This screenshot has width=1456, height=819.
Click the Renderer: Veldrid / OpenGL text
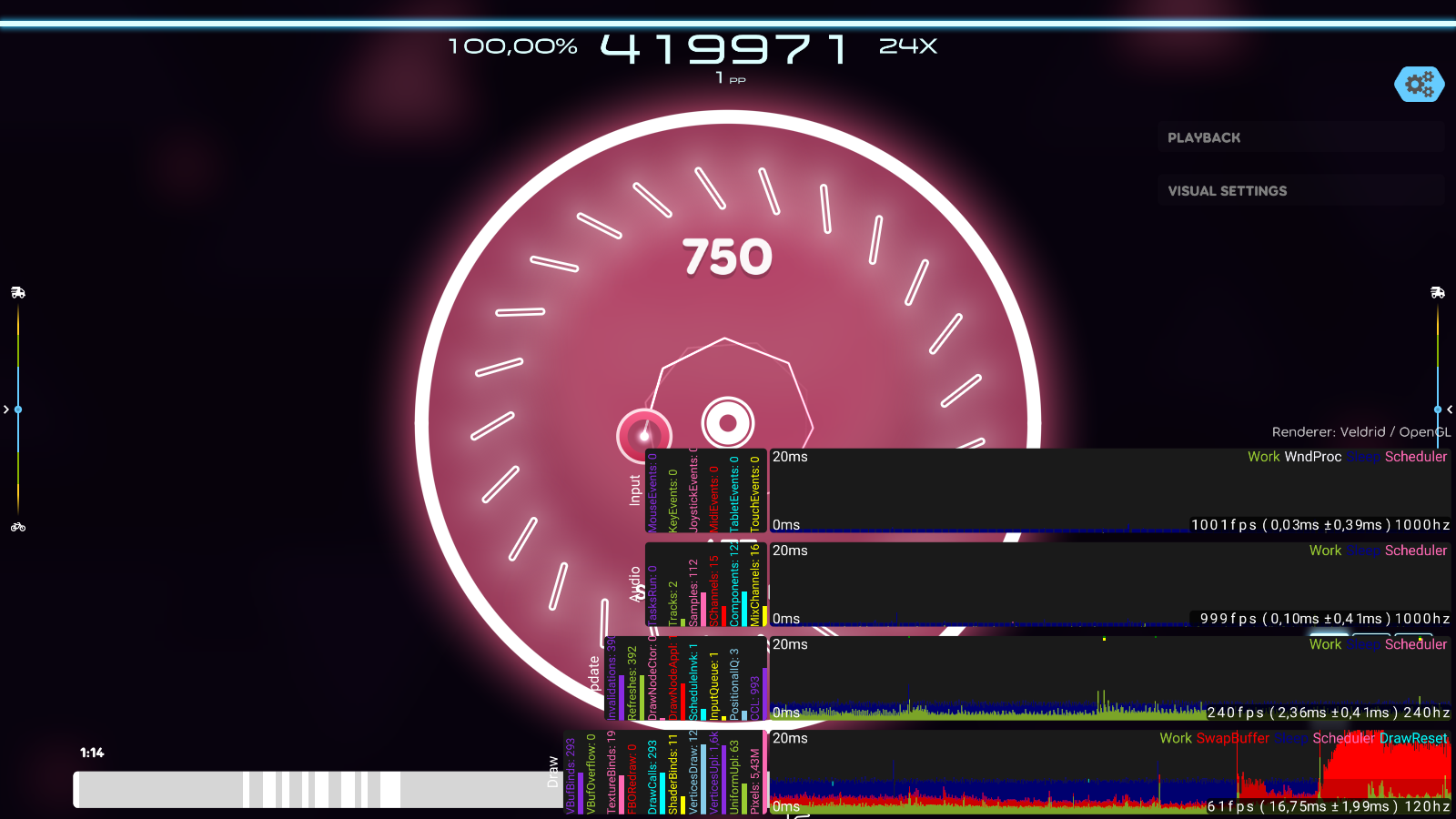[x=1361, y=431]
